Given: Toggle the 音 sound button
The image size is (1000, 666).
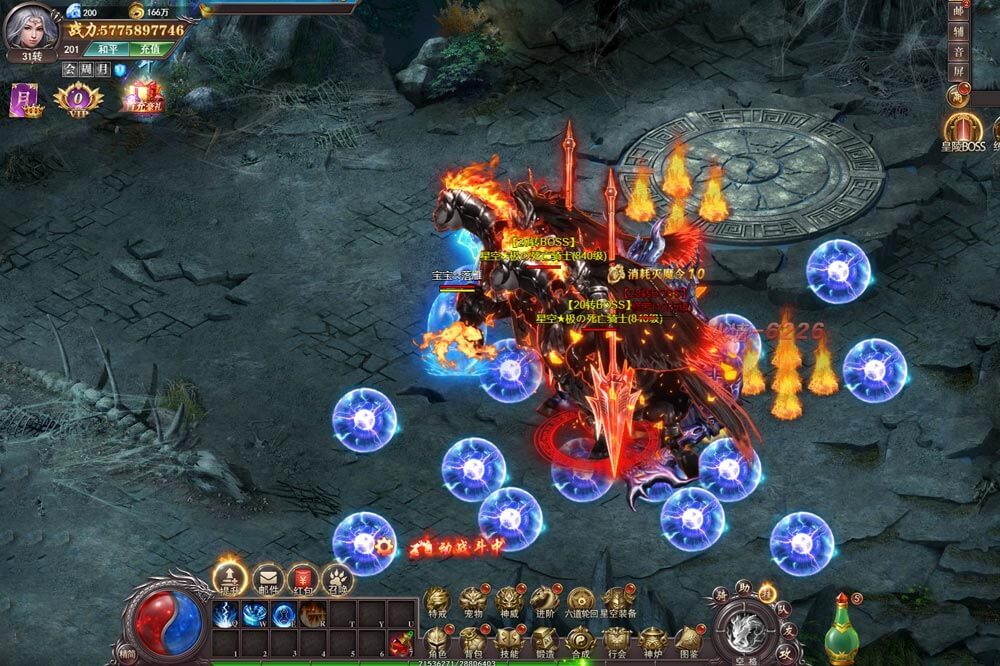Looking at the screenshot, I should pos(956,50).
